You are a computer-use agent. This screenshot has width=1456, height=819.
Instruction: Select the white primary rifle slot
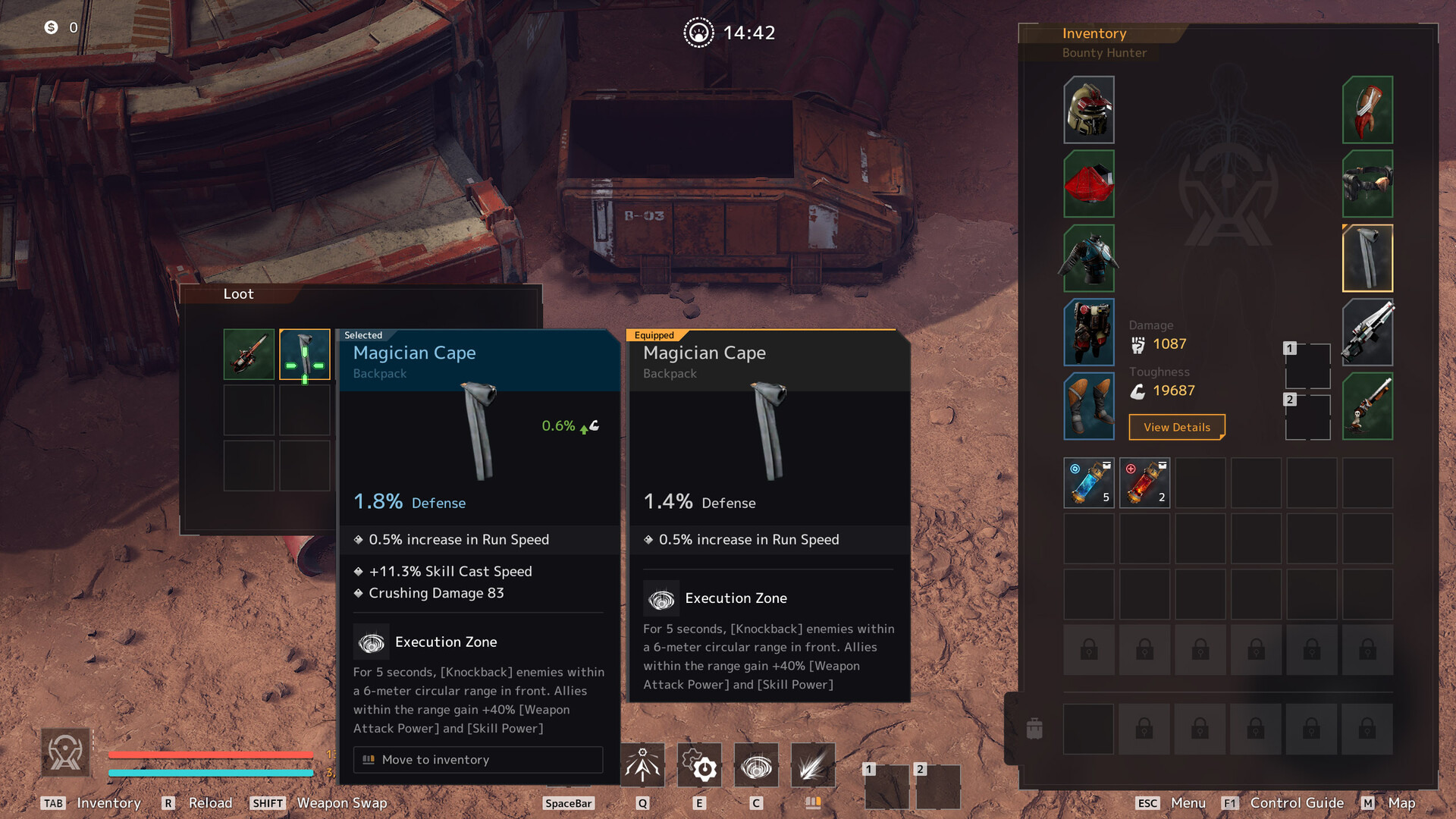click(1367, 332)
